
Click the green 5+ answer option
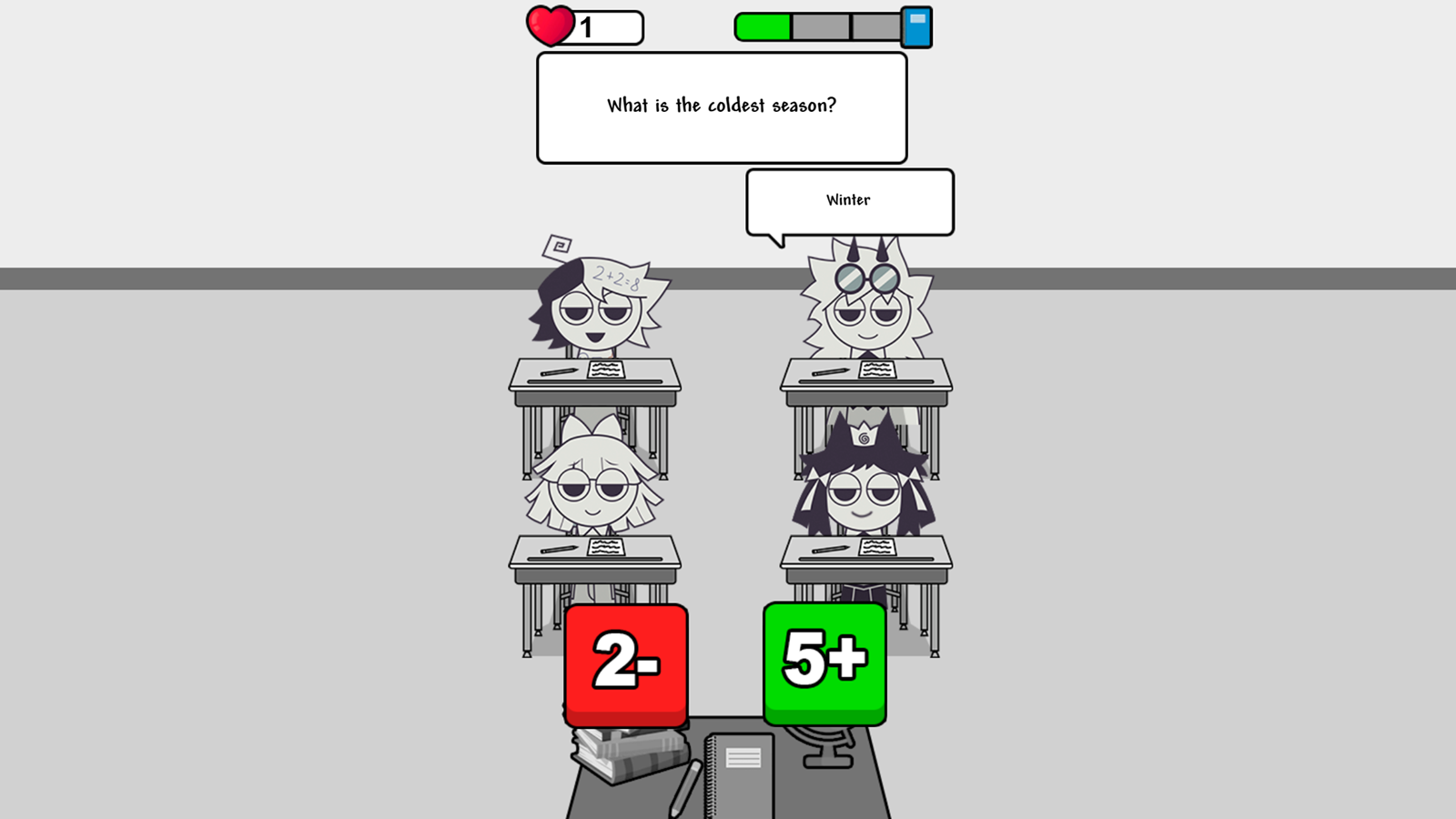[x=823, y=662]
